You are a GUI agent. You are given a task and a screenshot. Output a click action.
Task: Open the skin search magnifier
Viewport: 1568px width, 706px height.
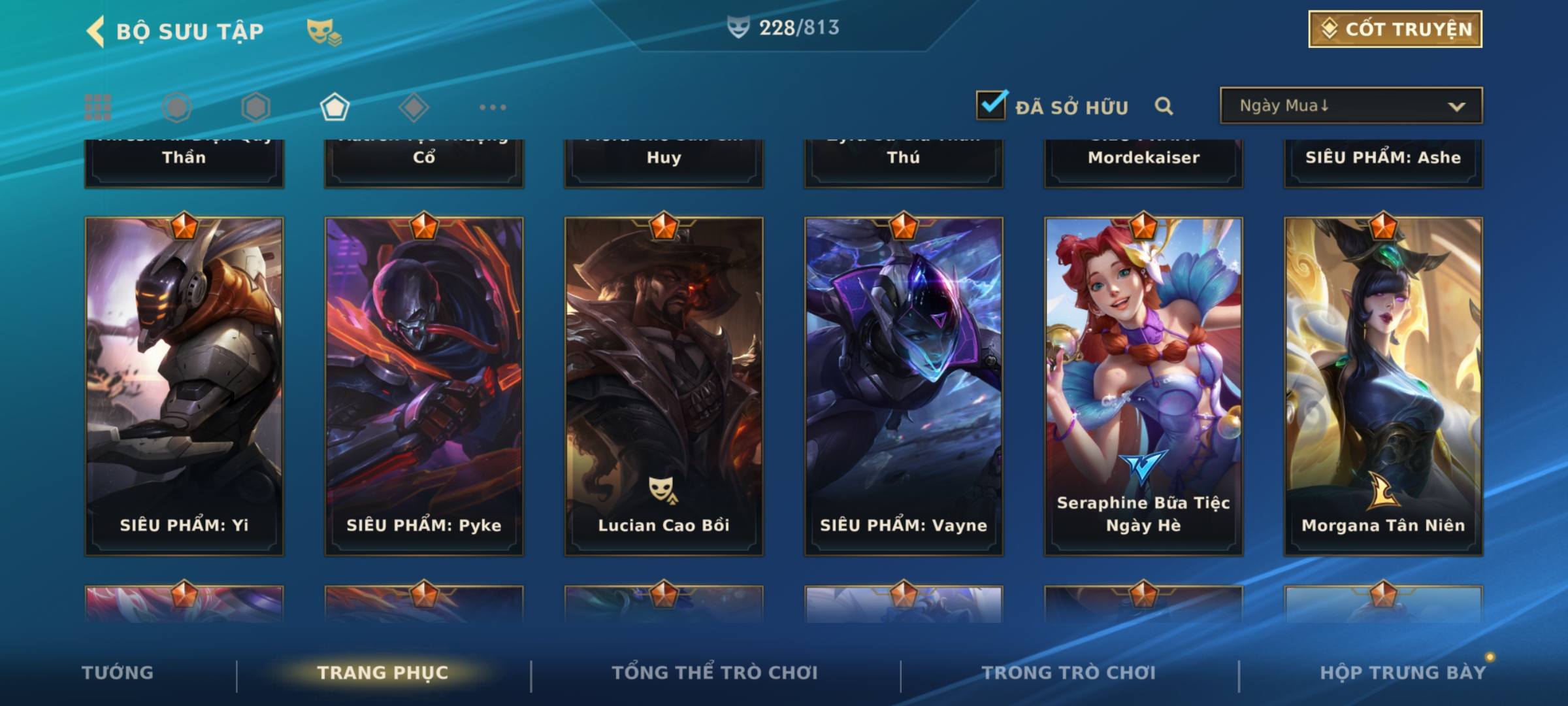(x=1164, y=106)
